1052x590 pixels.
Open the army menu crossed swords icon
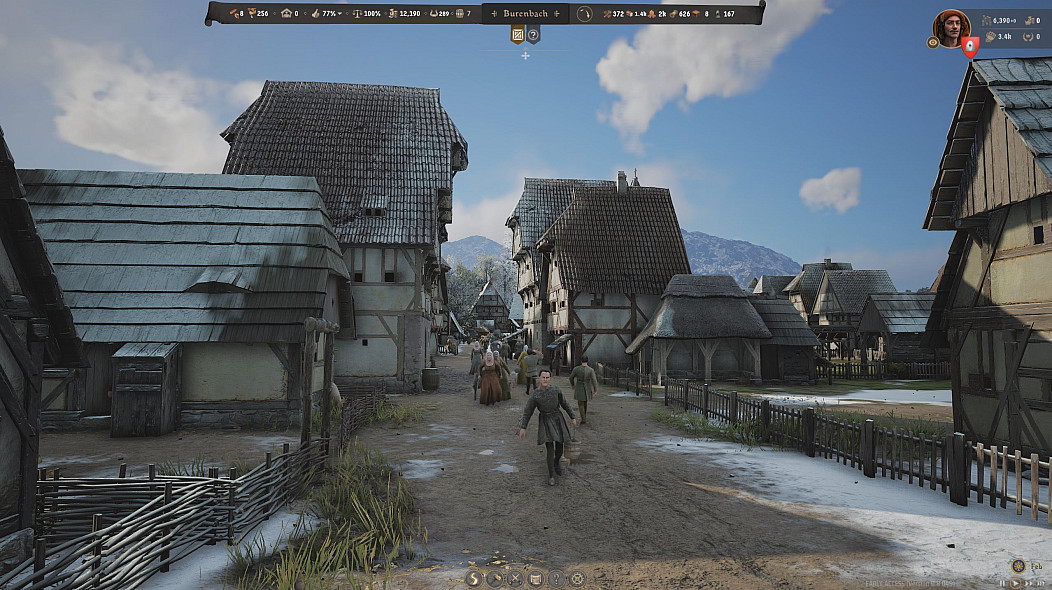(516, 578)
